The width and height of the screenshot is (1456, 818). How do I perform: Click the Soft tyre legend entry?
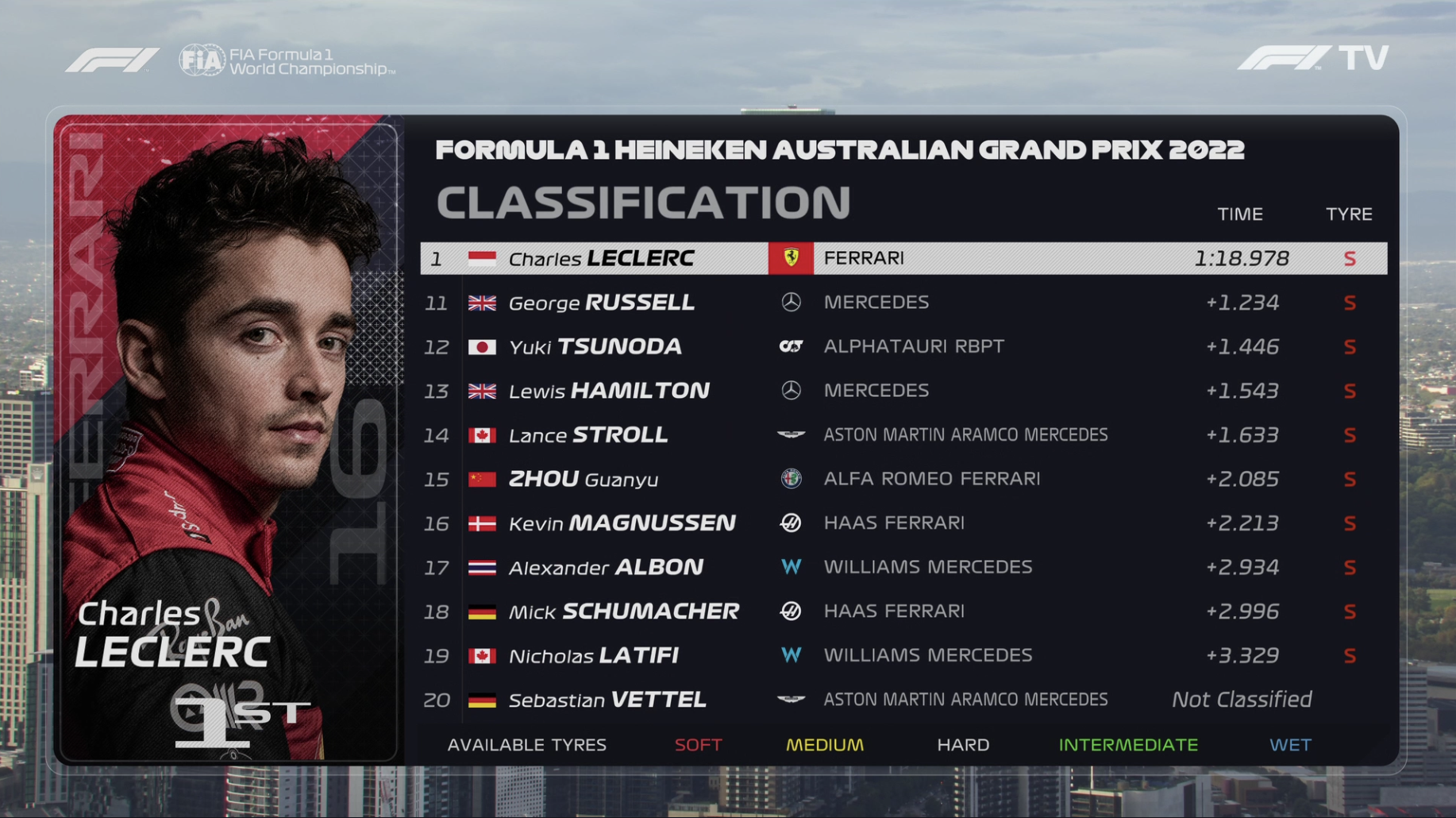pyautogui.click(x=698, y=745)
